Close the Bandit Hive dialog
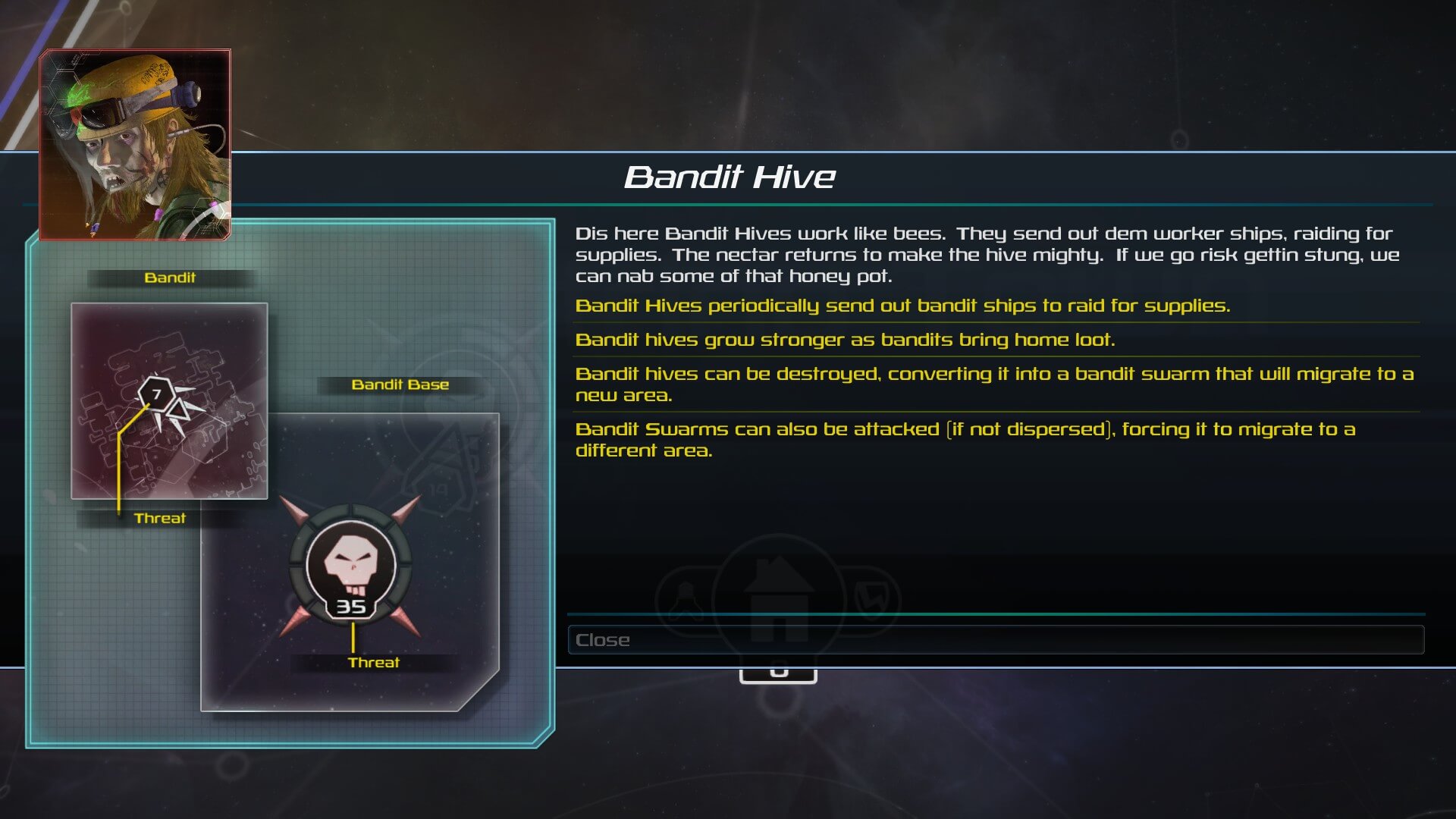The image size is (1456, 819). (x=995, y=639)
